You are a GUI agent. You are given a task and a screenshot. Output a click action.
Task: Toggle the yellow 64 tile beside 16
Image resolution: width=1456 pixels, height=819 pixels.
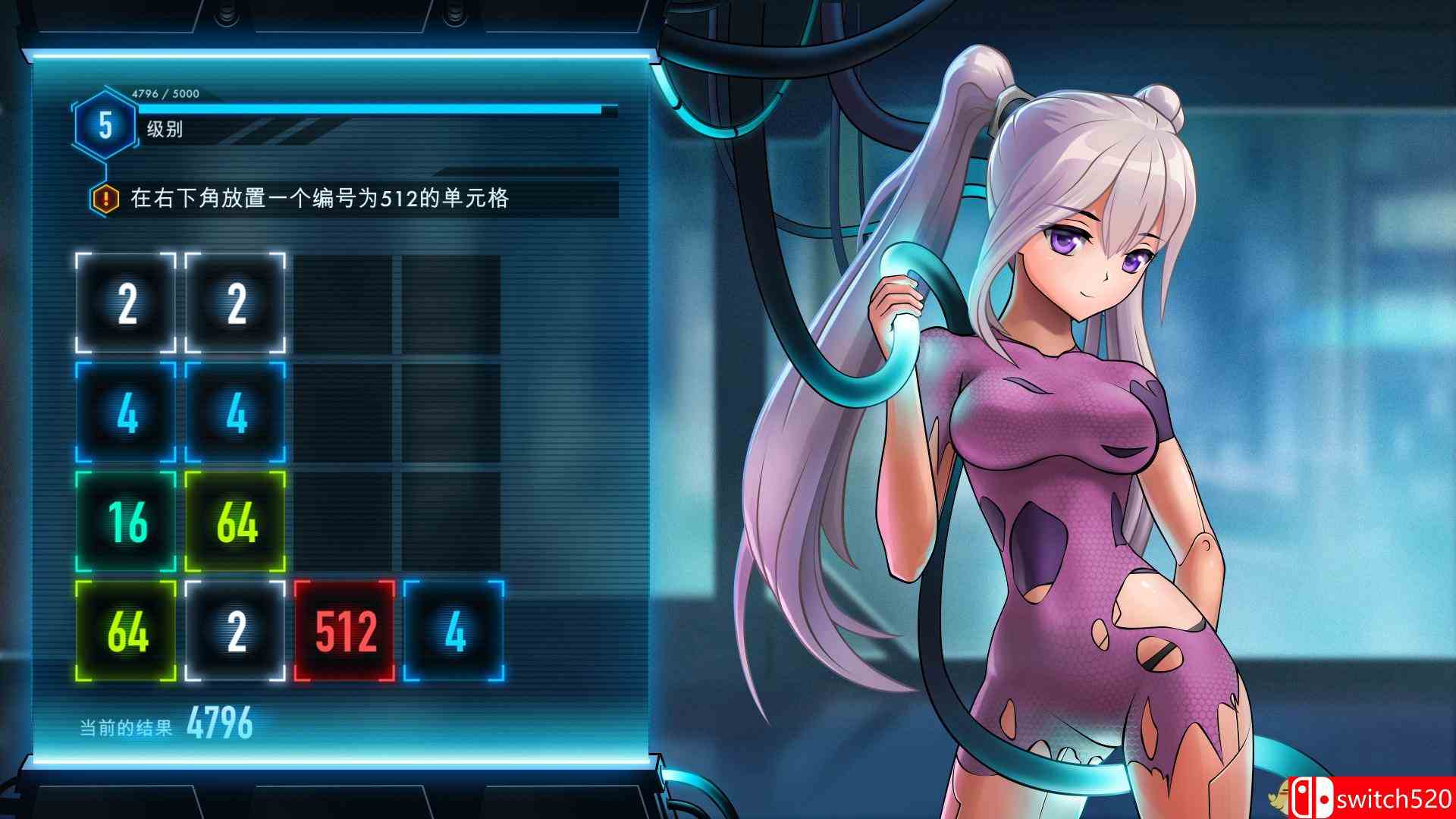tap(234, 521)
